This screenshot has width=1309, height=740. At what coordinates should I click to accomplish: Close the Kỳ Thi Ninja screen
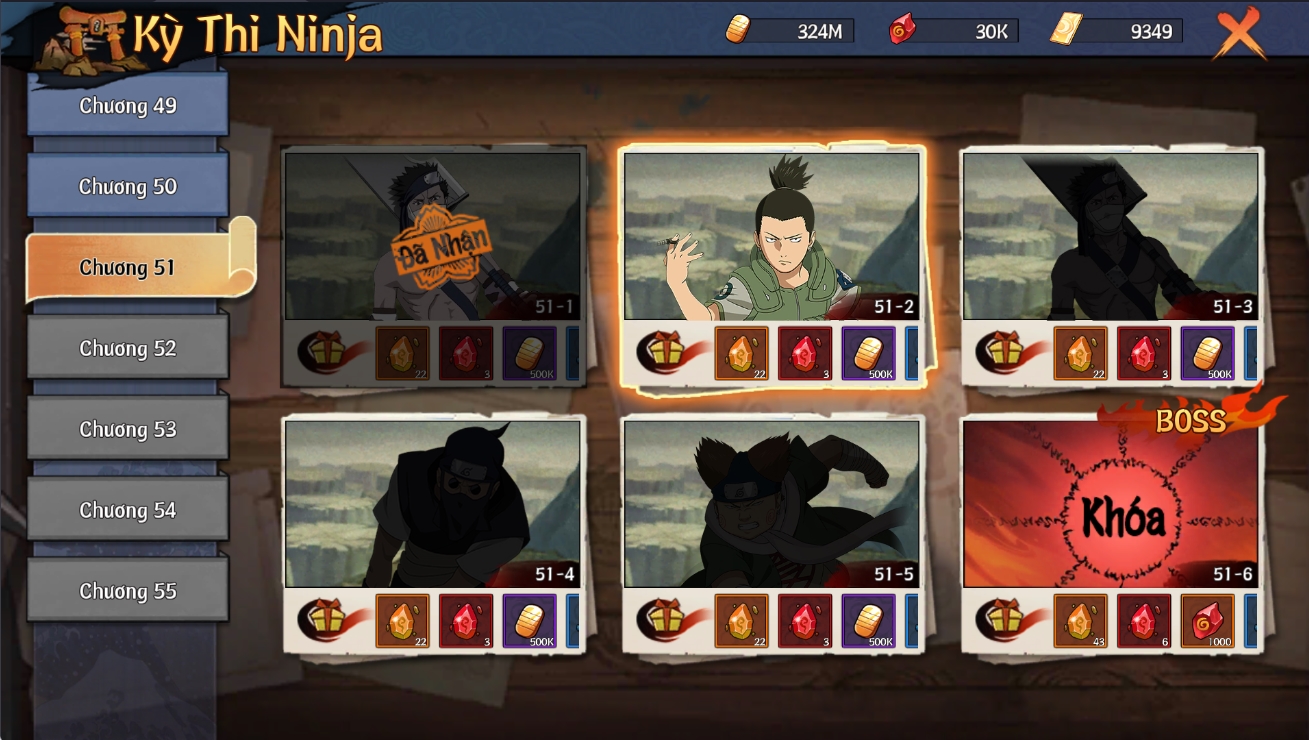point(1239,33)
